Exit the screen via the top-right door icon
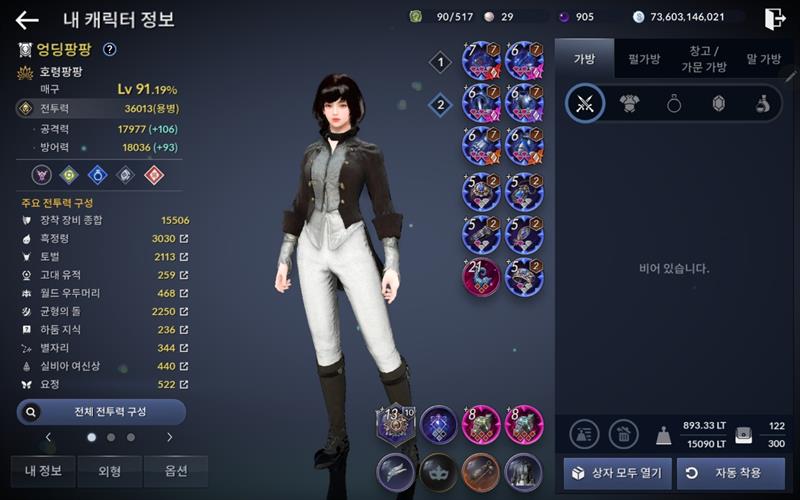The height and width of the screenshot is (500, 800). pyautogui.click(x=774, y=18)
